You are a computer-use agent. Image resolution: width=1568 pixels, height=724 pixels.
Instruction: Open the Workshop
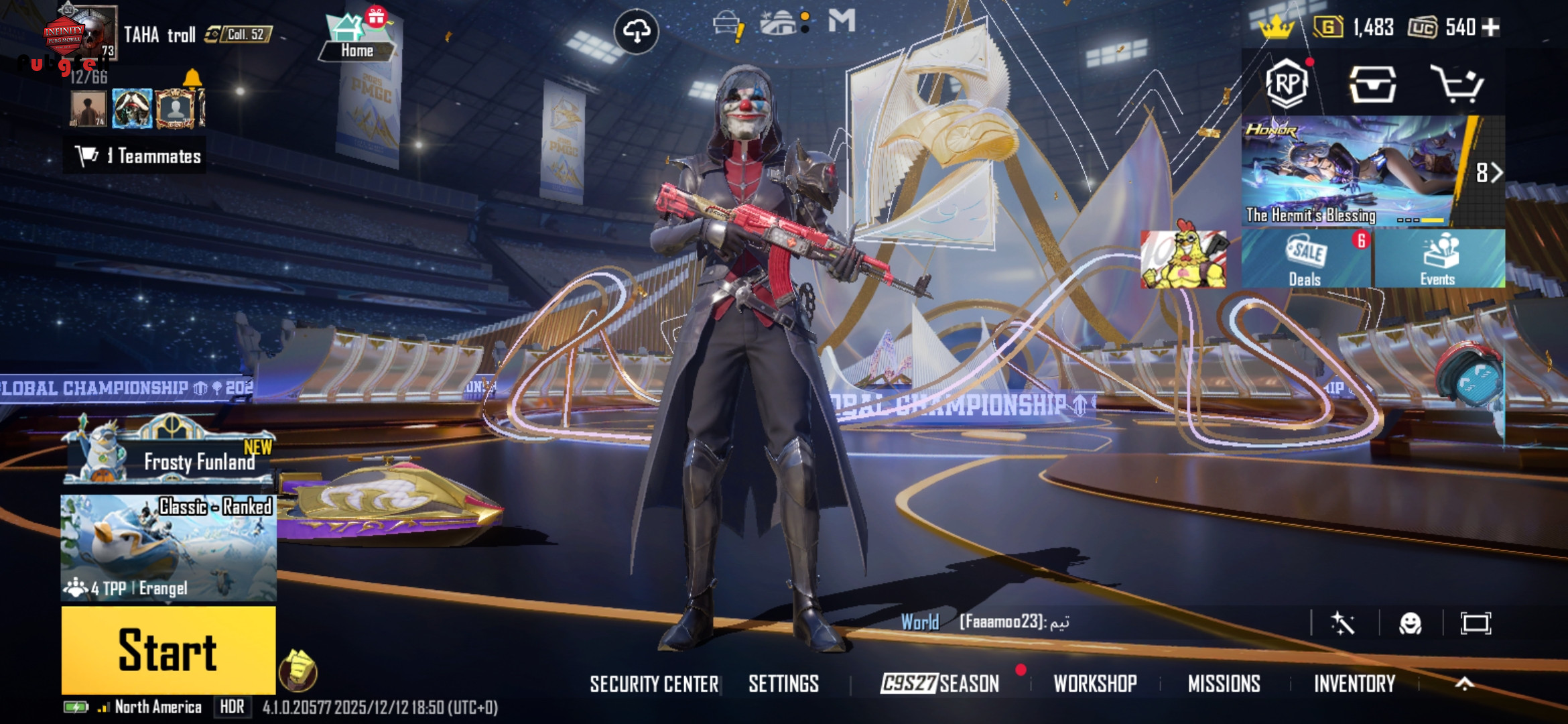(1095, 684)
